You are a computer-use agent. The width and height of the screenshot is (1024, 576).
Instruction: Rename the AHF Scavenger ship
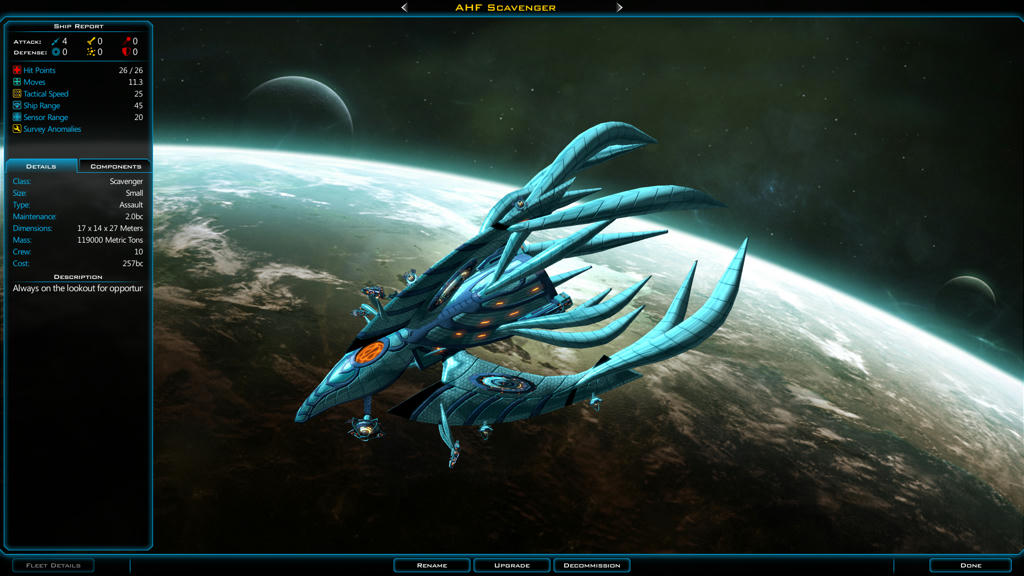[432, 565]
